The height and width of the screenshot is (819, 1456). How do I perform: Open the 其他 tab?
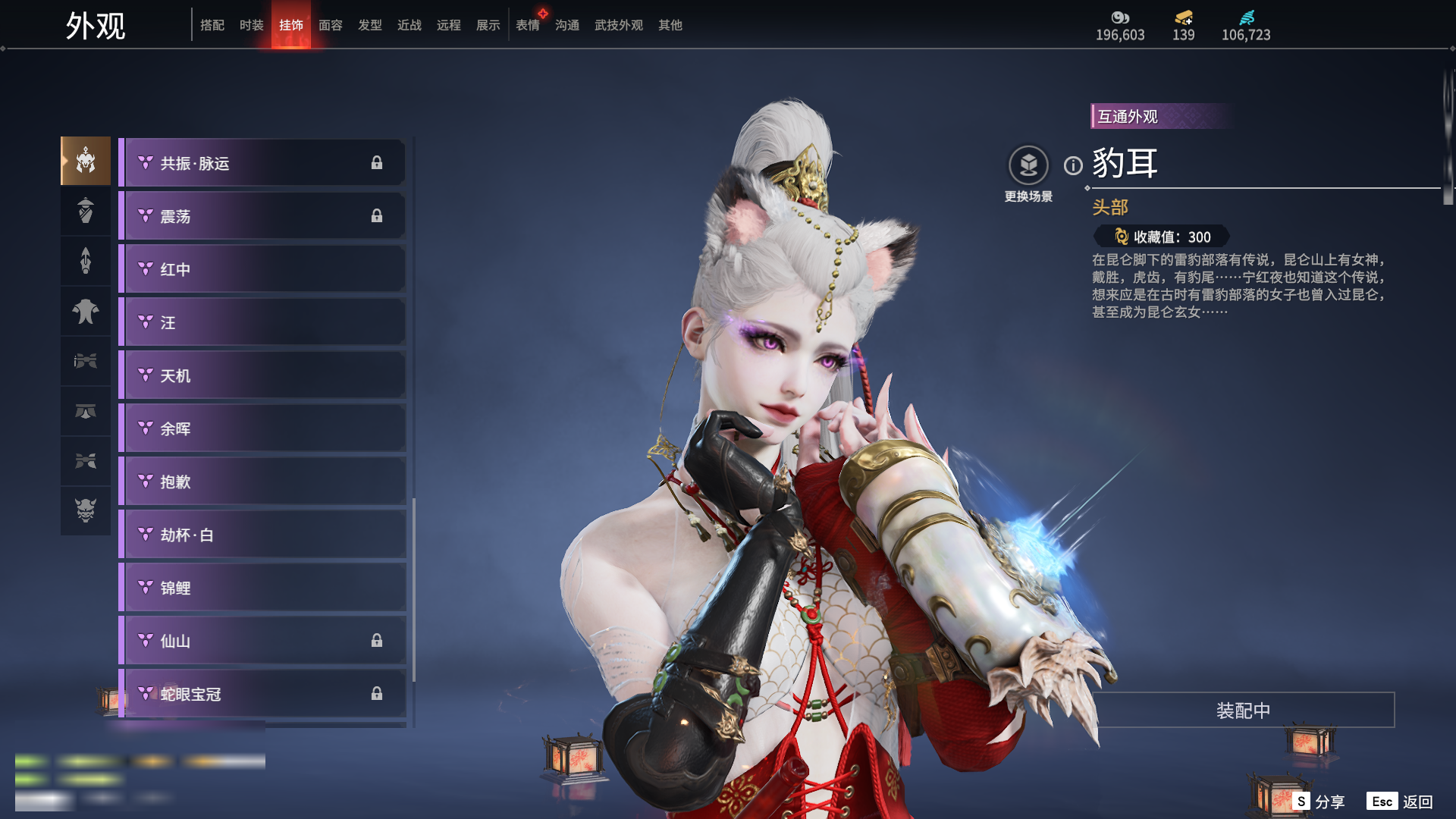[670, 25]
